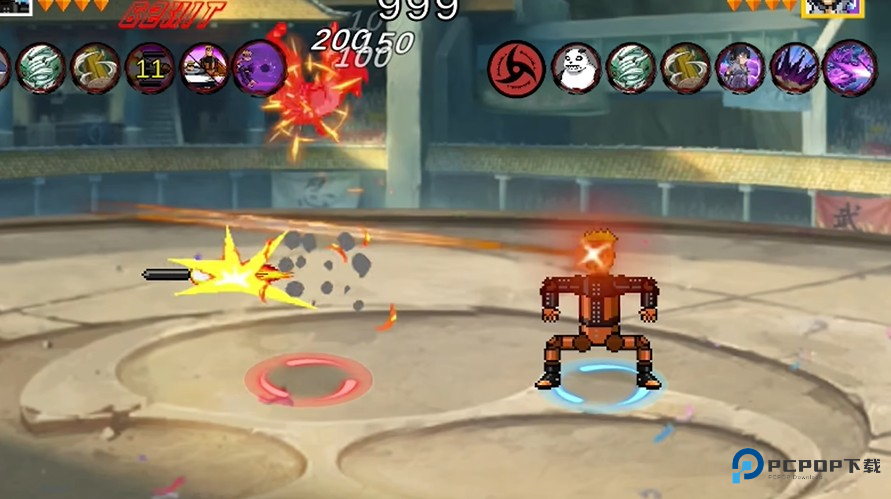Trigger the white panda summon icon
Screen dimensions: 891x499
click(577, 69)
